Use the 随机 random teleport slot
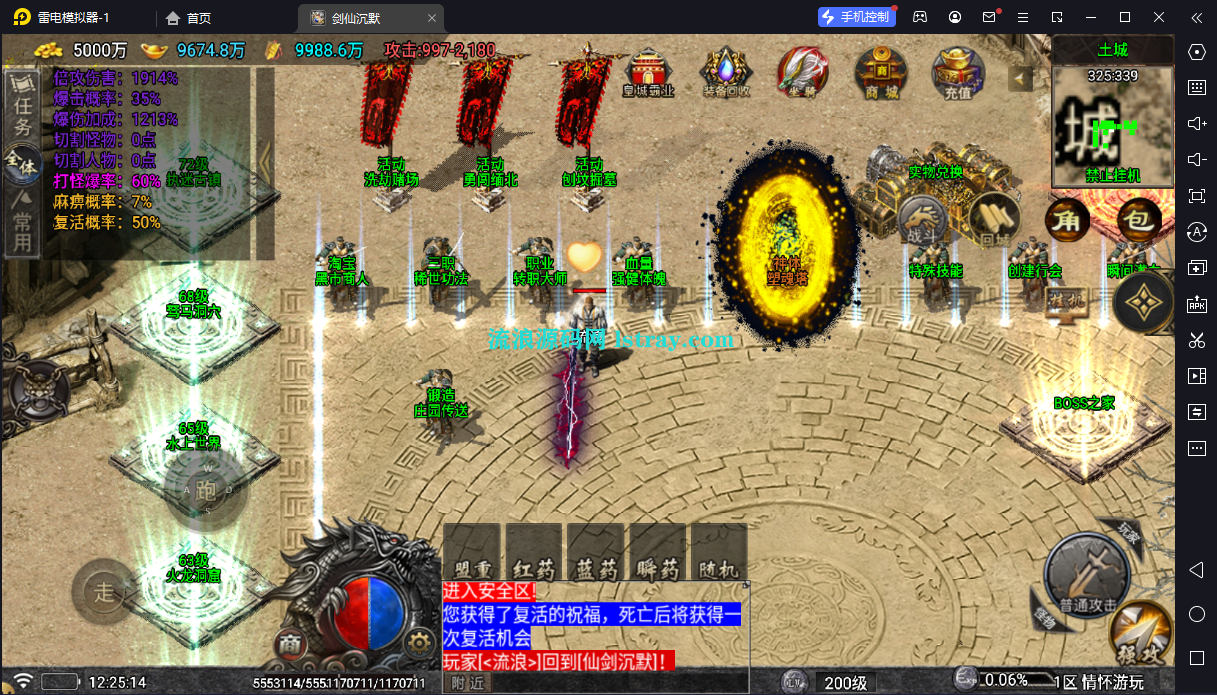 click(x=719, y=553)
